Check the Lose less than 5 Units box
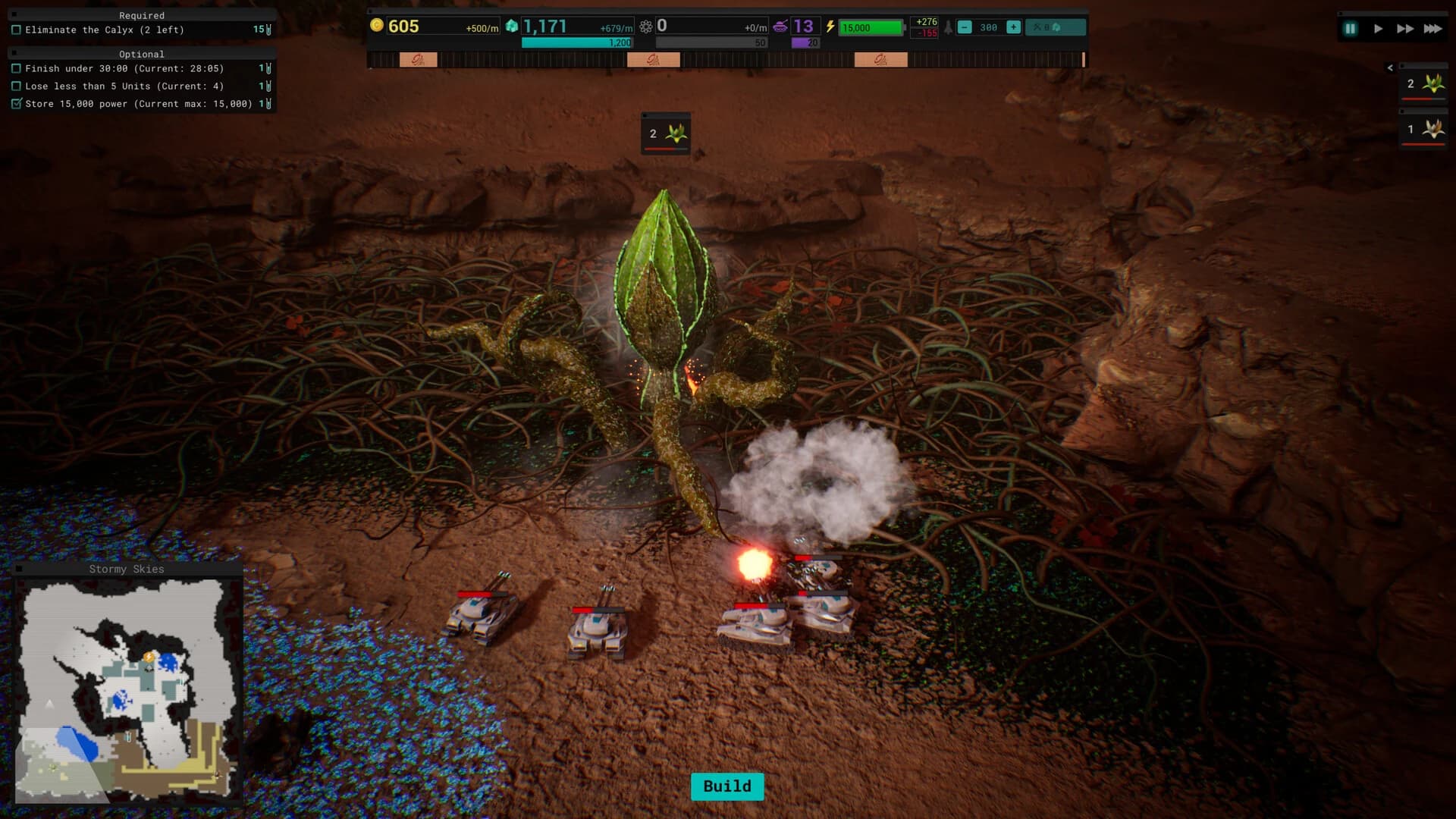 [x=17, y=86]
